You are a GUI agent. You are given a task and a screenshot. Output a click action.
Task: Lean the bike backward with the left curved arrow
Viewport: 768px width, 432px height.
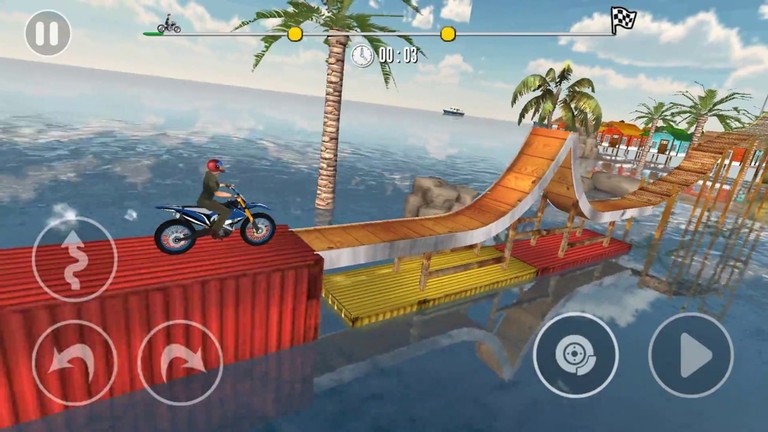pos(74,362)
